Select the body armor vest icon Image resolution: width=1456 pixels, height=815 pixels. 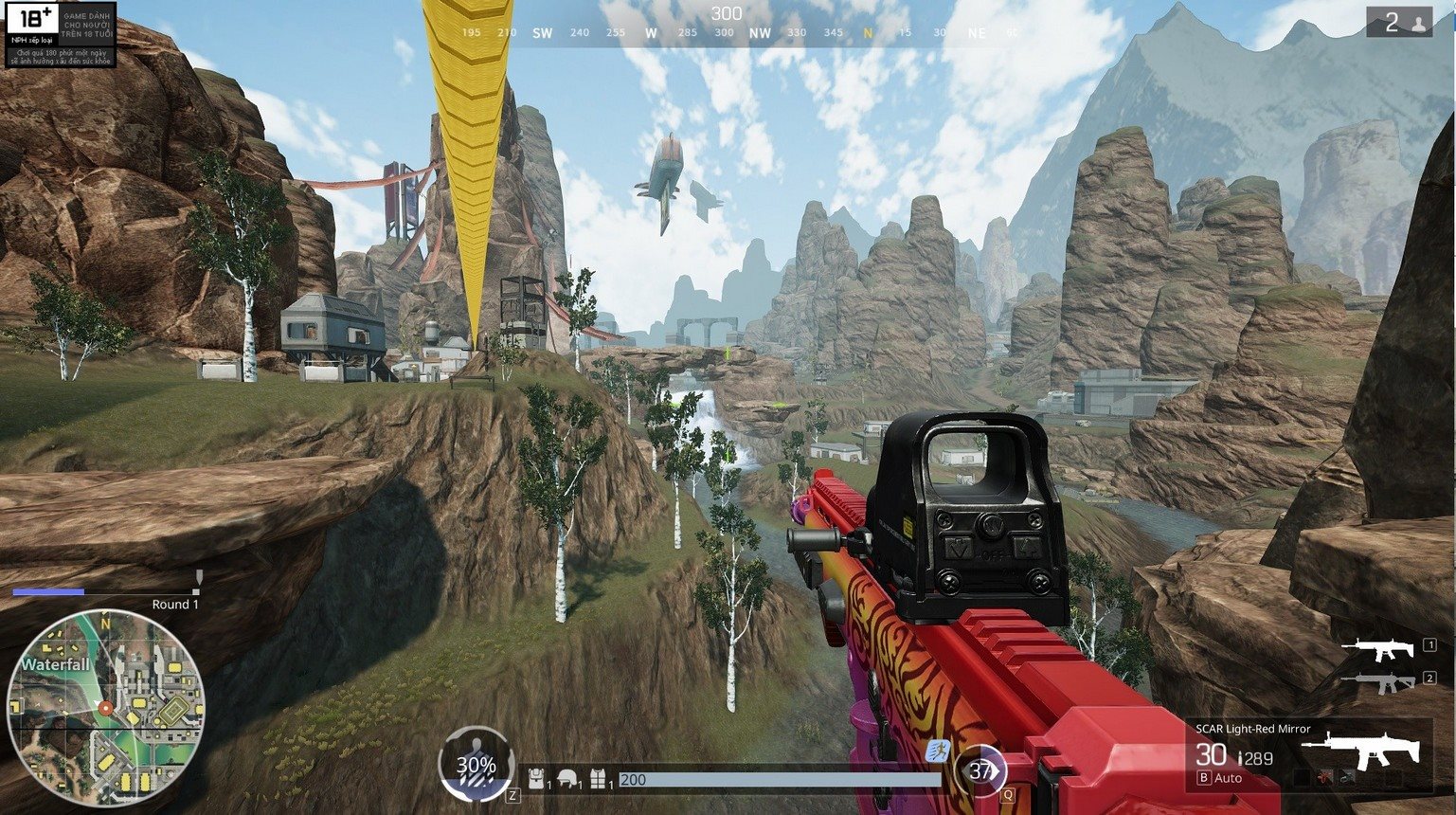click(598, 779)
